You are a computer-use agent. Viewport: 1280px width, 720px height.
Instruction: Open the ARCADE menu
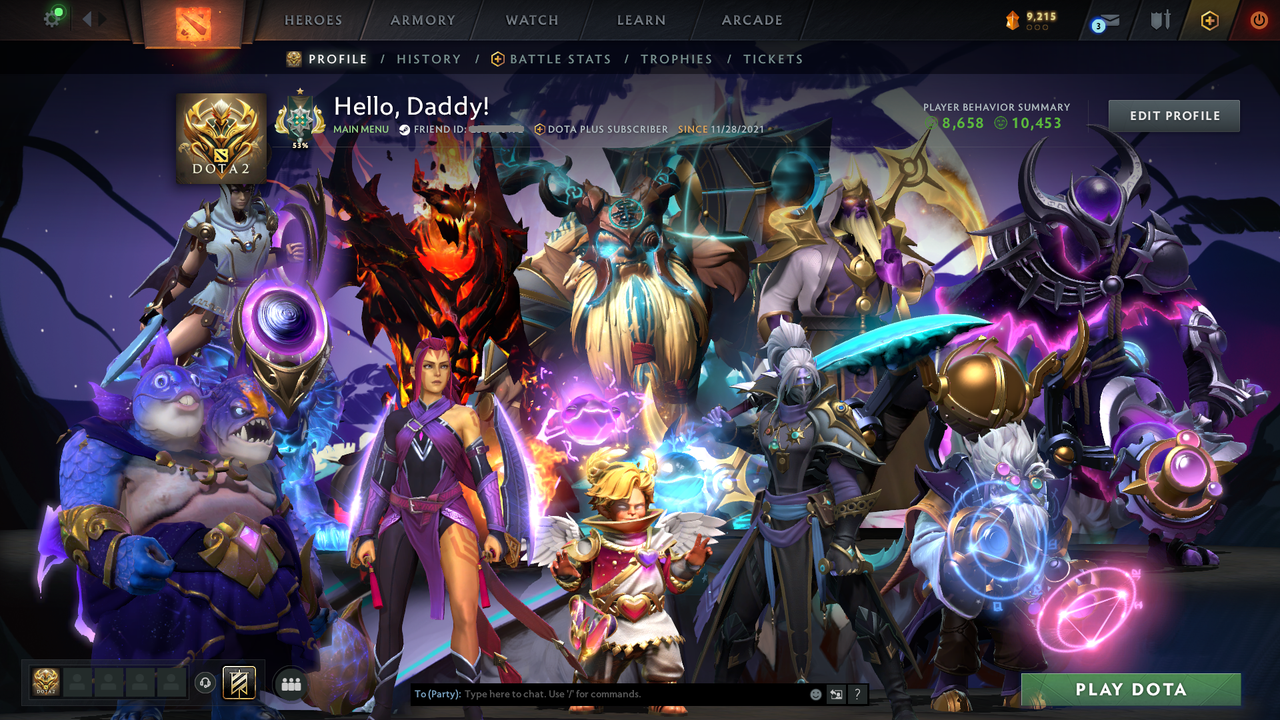(751, 20)
